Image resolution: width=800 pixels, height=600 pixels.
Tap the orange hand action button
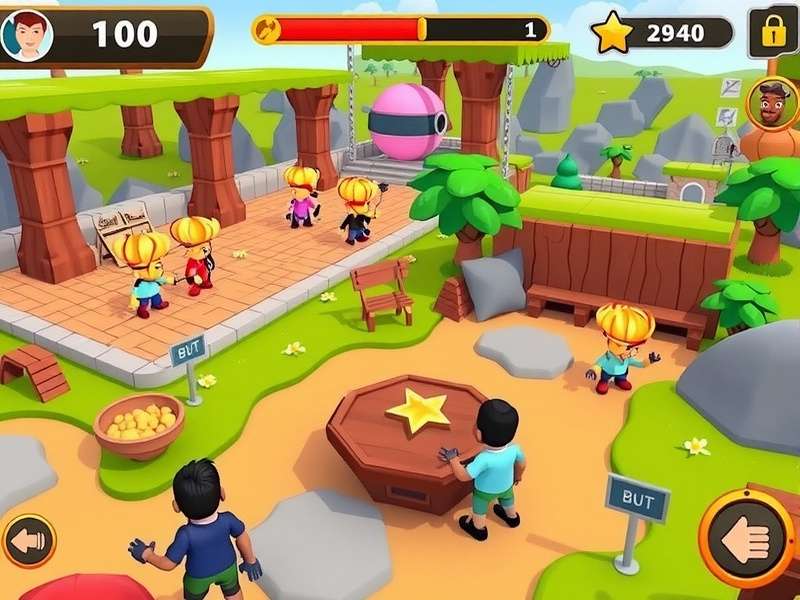click(747, 539)
